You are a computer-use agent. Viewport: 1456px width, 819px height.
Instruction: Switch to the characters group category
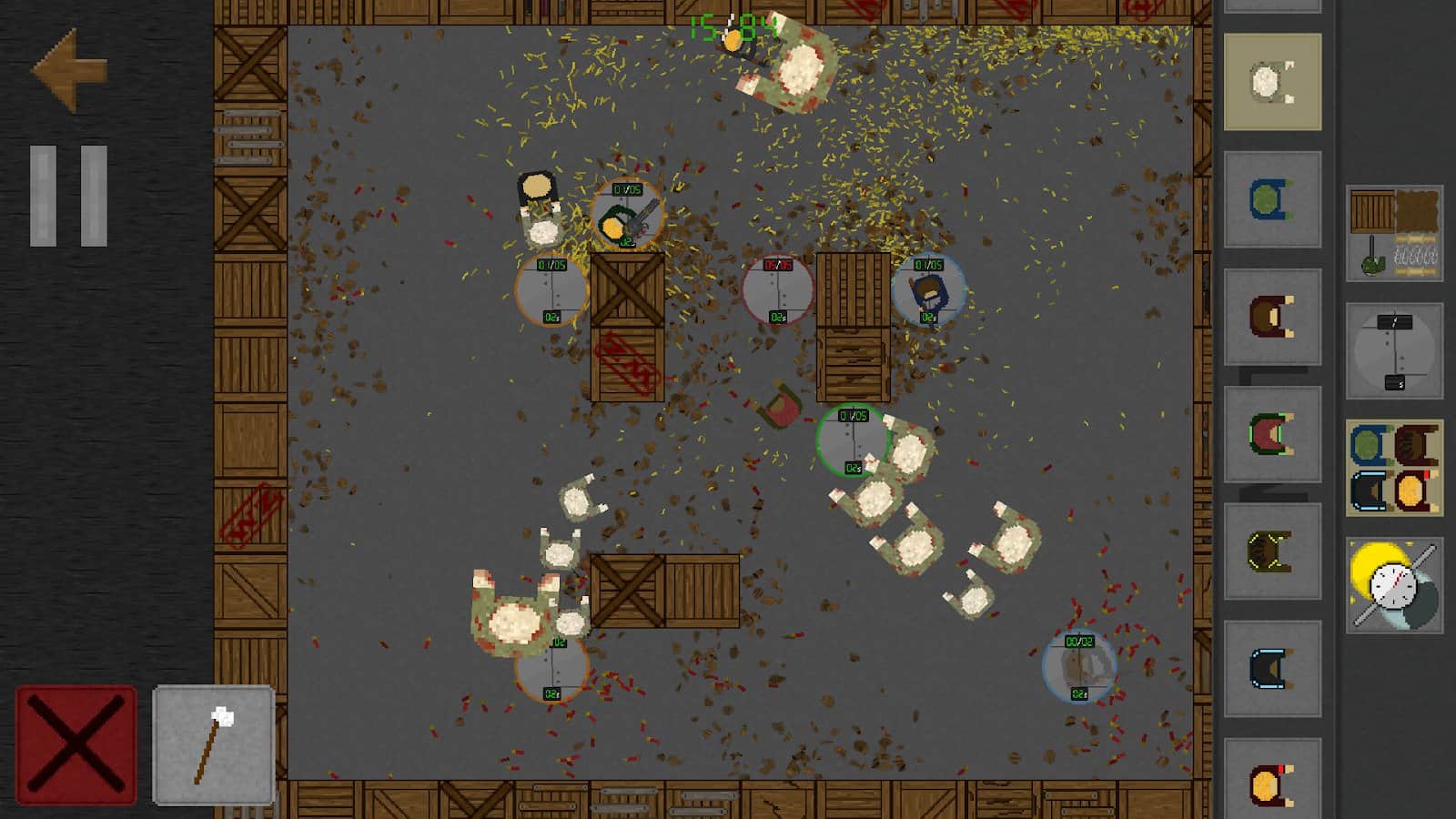pyautogui.click(x=1394, y=468)
